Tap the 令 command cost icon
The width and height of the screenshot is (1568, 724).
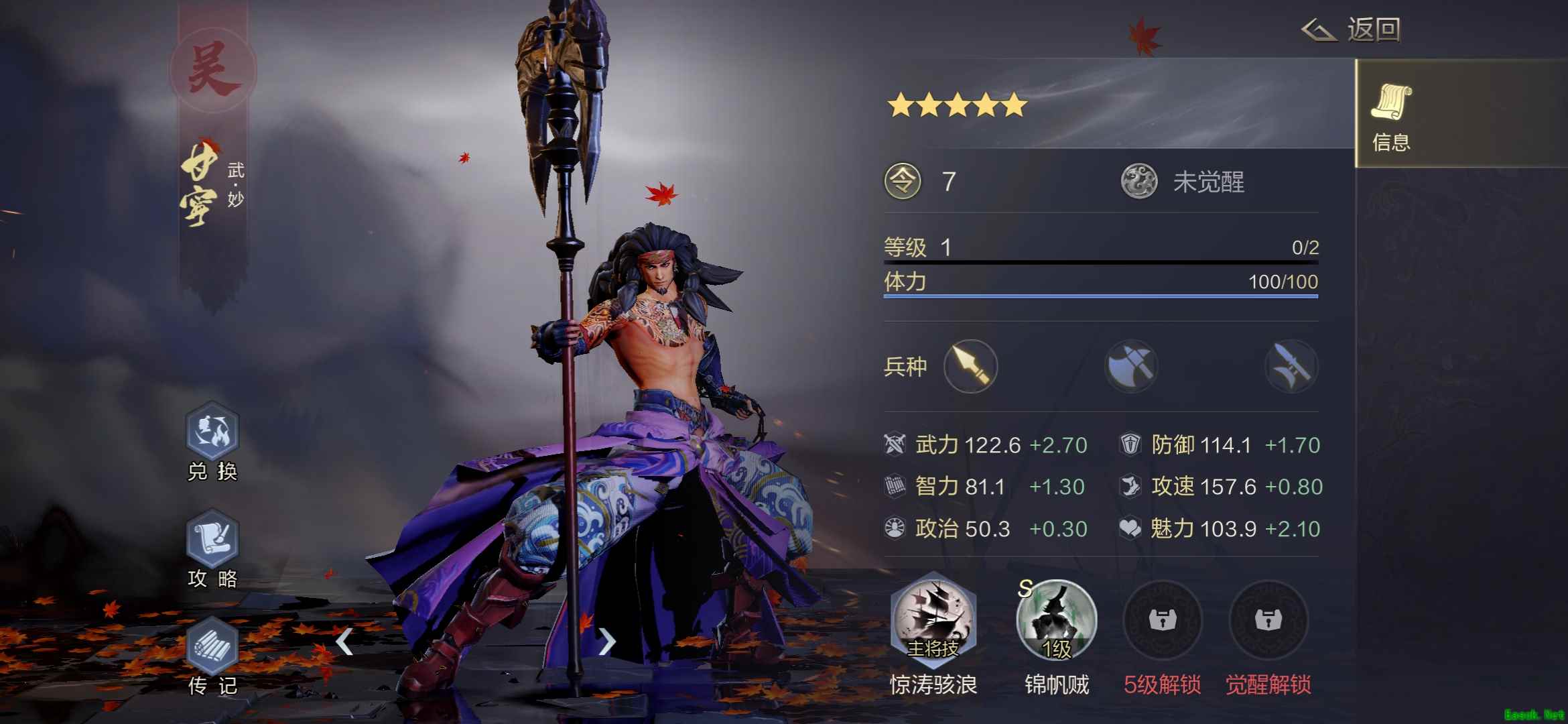point(903,182)
